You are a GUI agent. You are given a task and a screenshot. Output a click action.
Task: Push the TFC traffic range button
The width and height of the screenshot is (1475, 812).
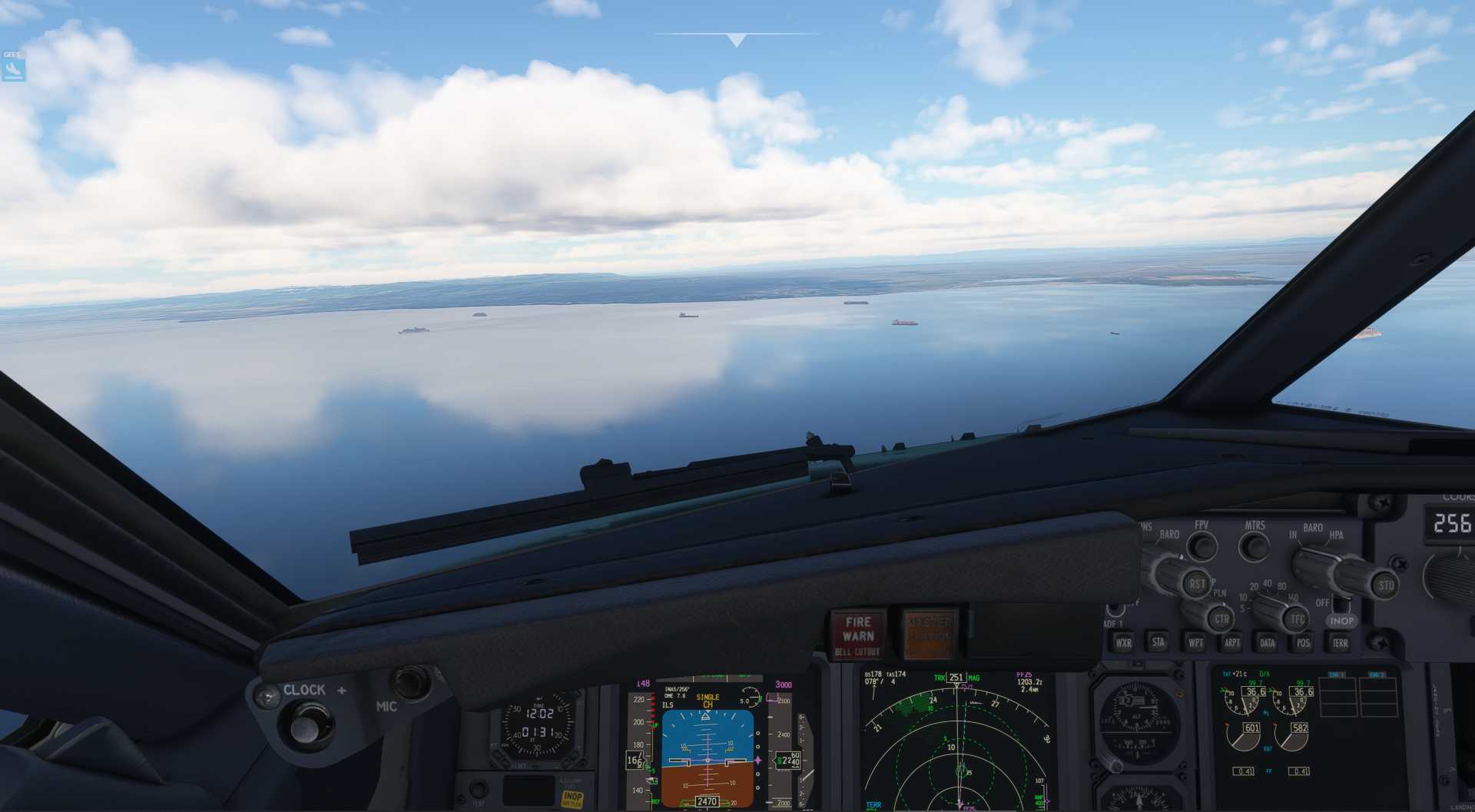click(1298, 618)
